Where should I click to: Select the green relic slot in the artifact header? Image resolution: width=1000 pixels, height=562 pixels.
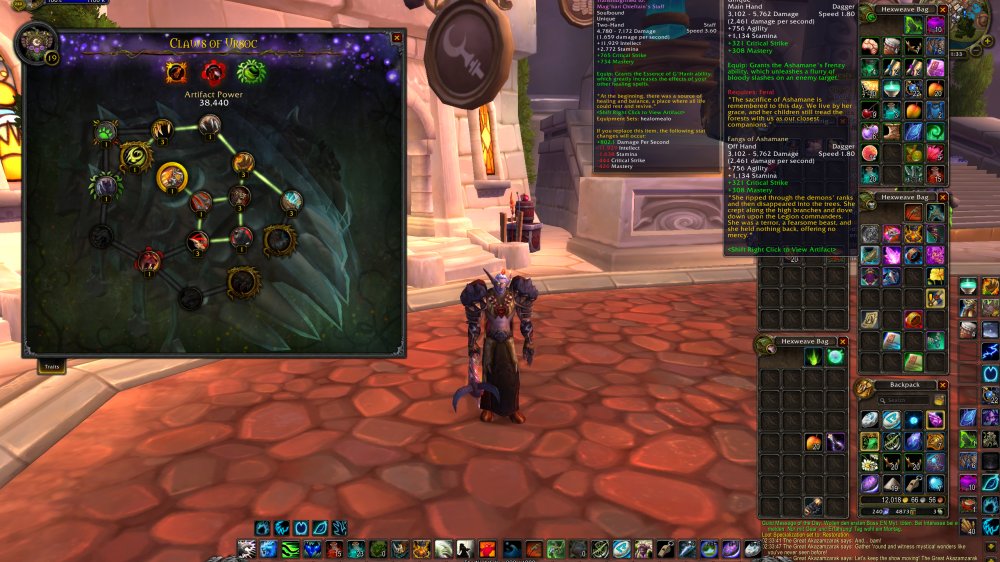coord(249,72)
